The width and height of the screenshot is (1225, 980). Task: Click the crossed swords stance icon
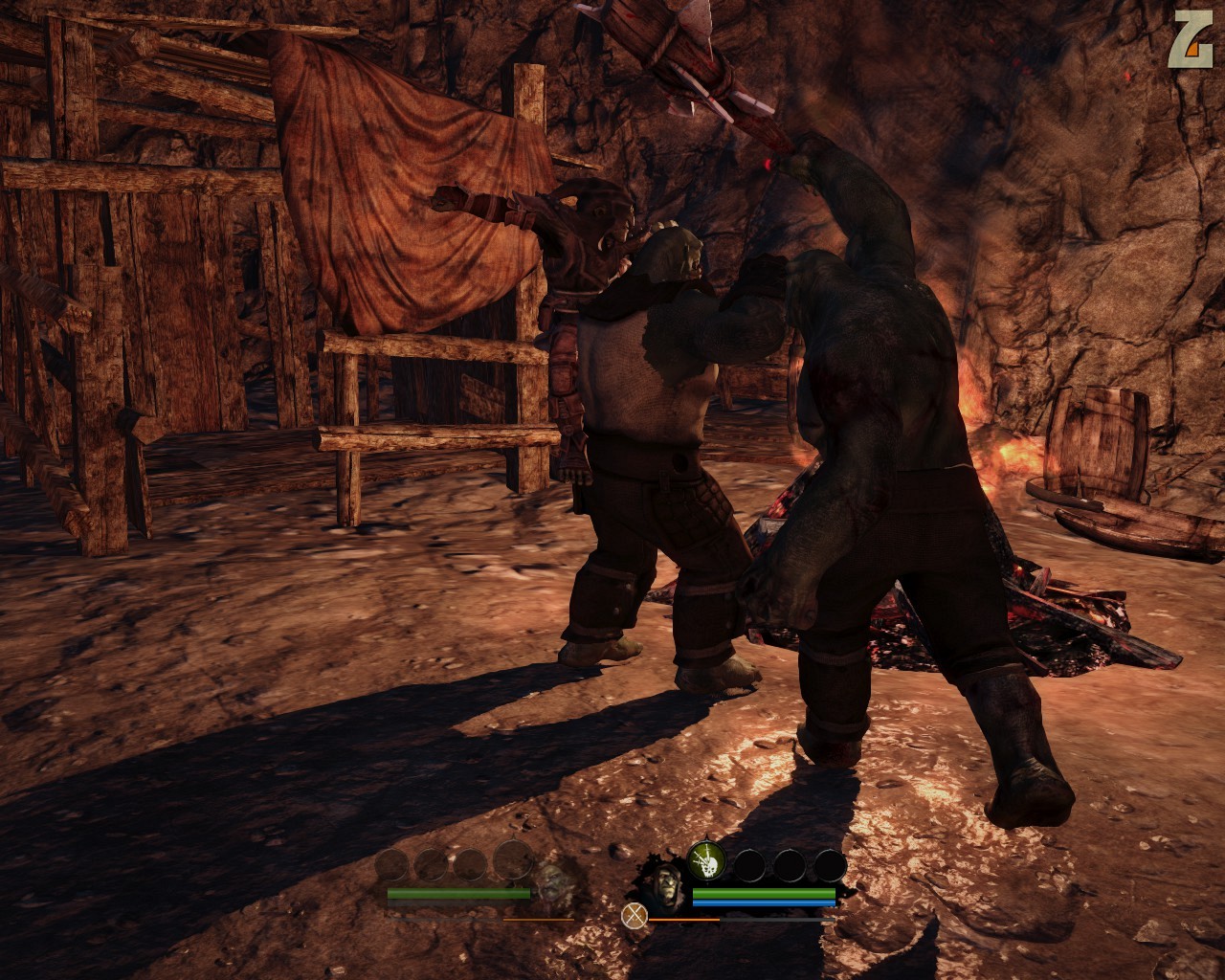pyautogui.click(x=634, y=916)
